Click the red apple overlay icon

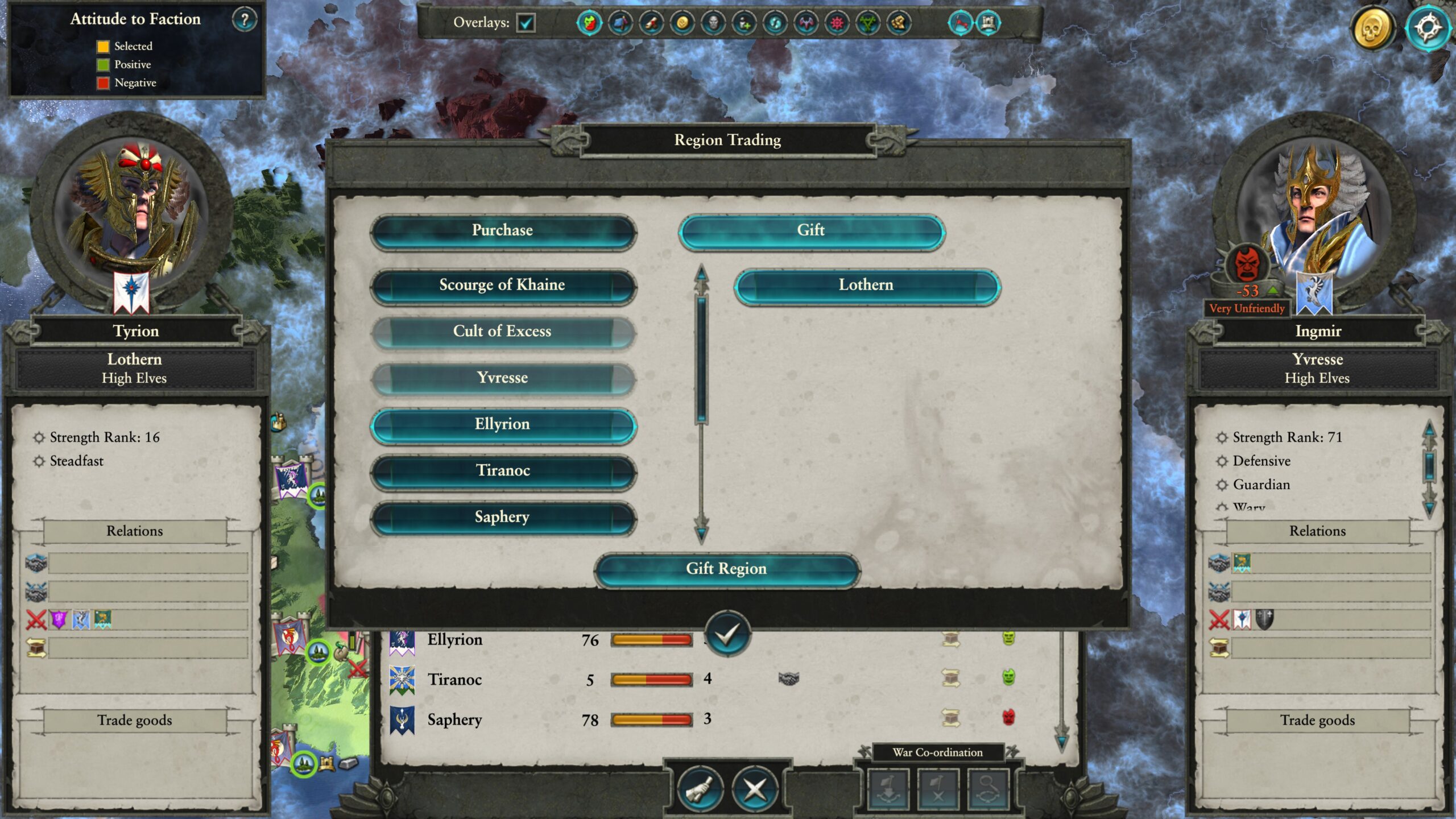[x=589, y=23]
